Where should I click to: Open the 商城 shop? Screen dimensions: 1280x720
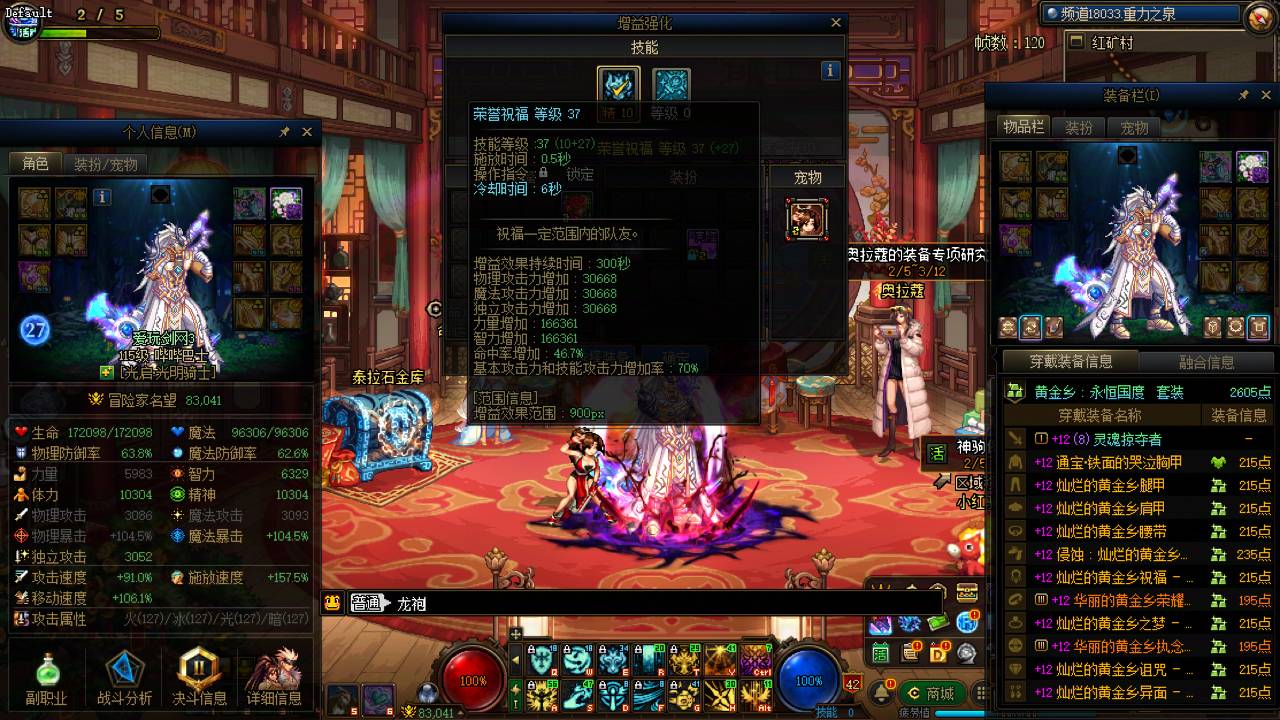pyautogui.click(x=932, y=693)
